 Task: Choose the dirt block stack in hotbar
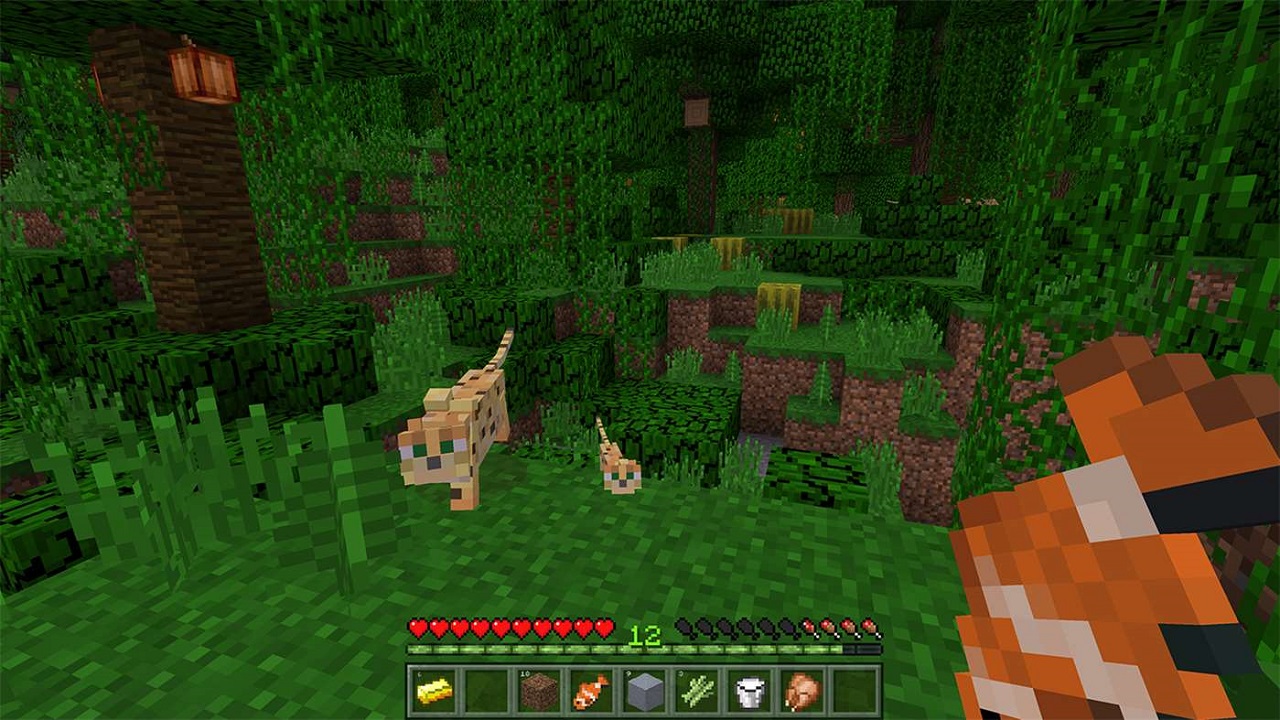(x=539, y=690)
